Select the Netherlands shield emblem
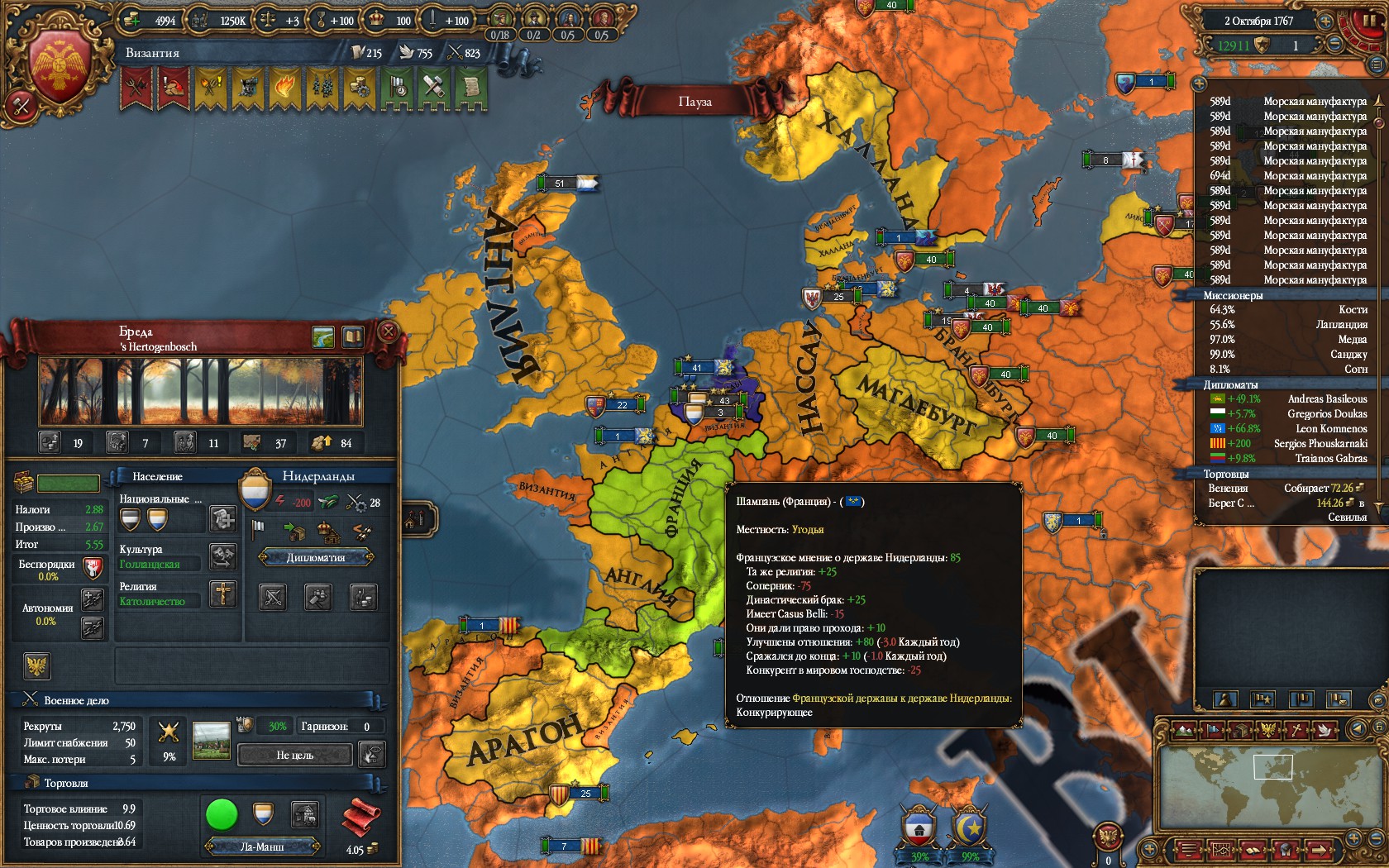 pyautogui.click(x=255, y=490)
